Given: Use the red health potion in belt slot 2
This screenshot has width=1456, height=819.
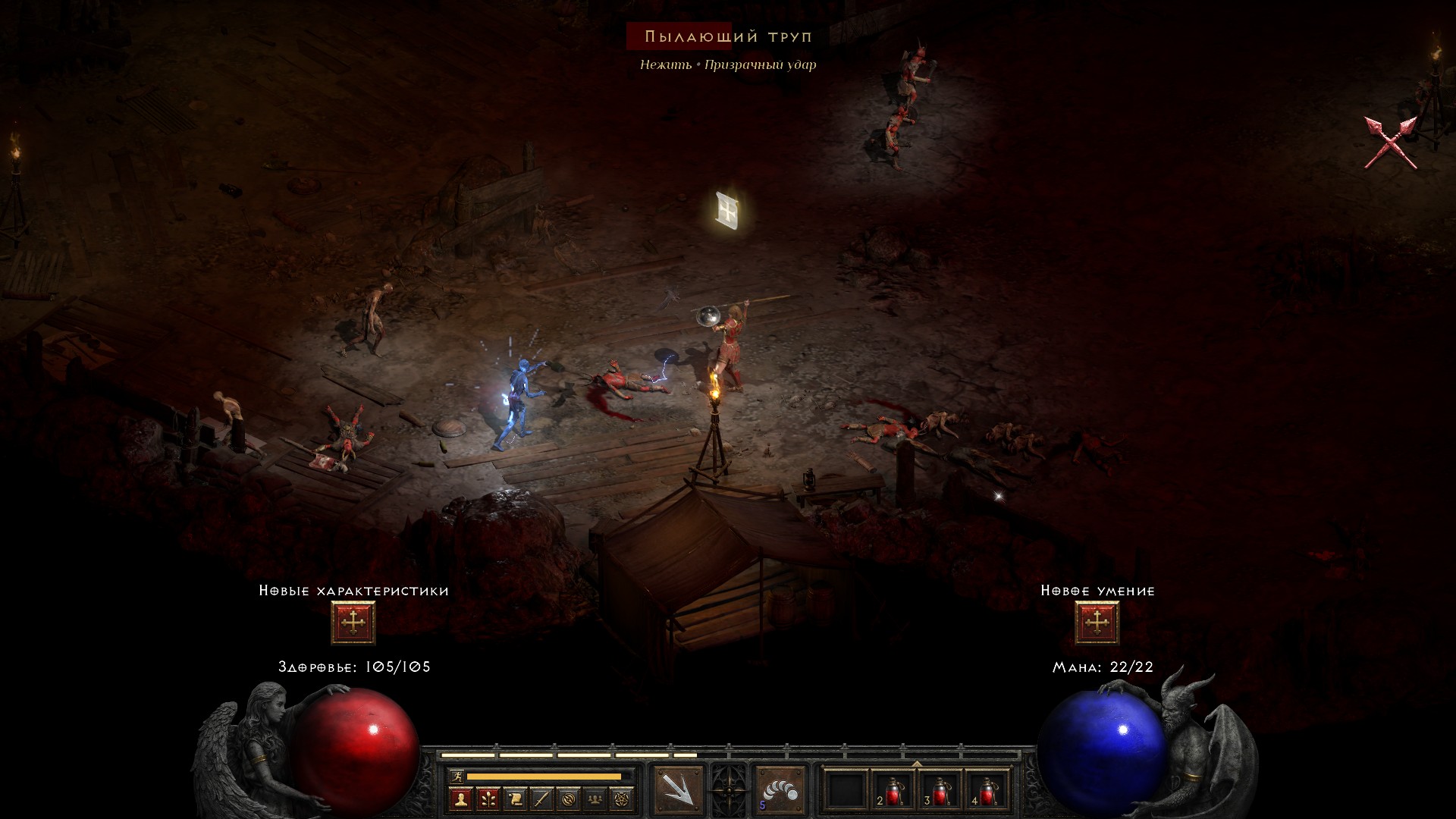Looking at the screenshot, I should coord(893,792).
